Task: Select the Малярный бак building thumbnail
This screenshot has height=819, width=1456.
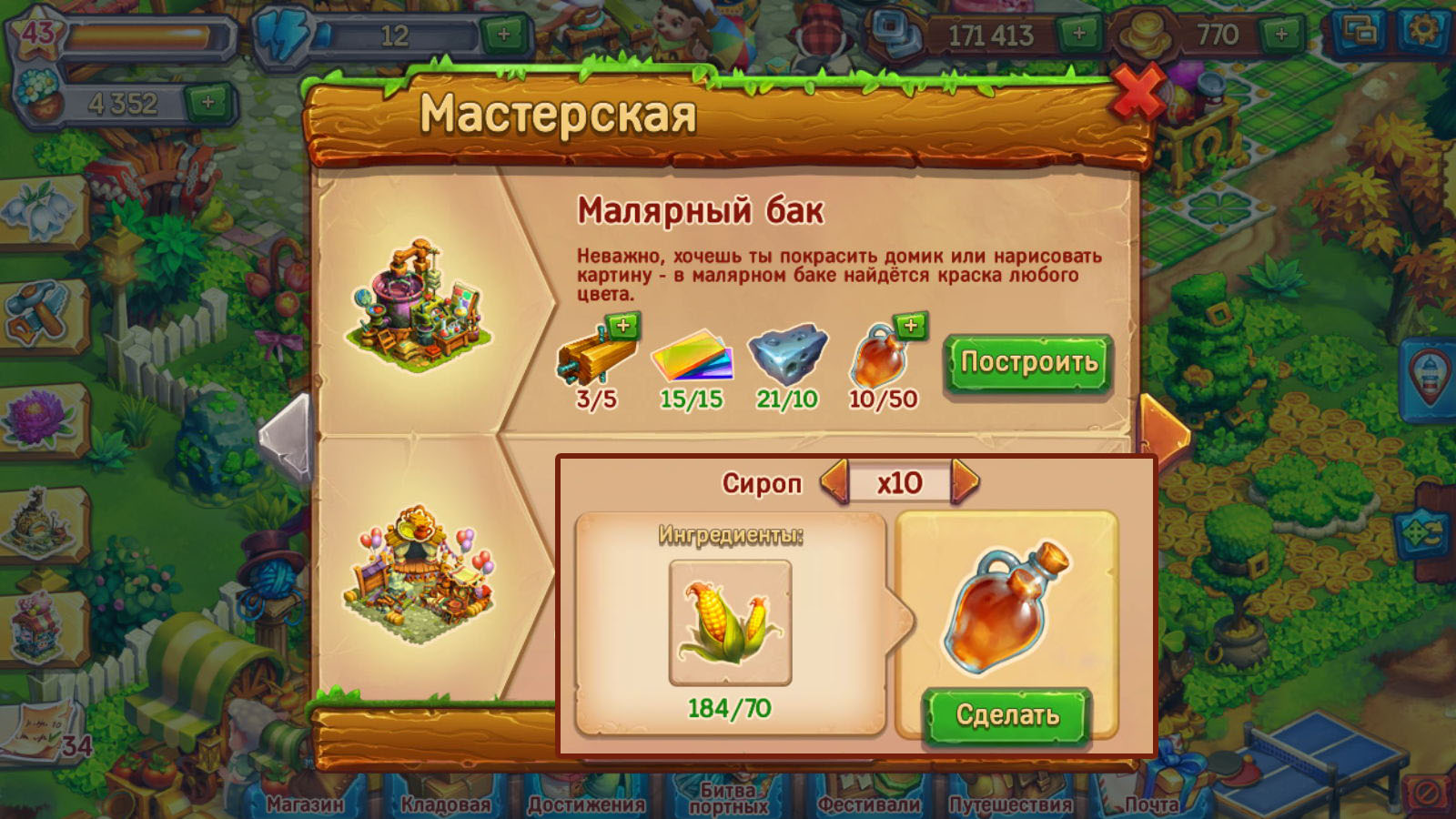Action: point(420,305)
